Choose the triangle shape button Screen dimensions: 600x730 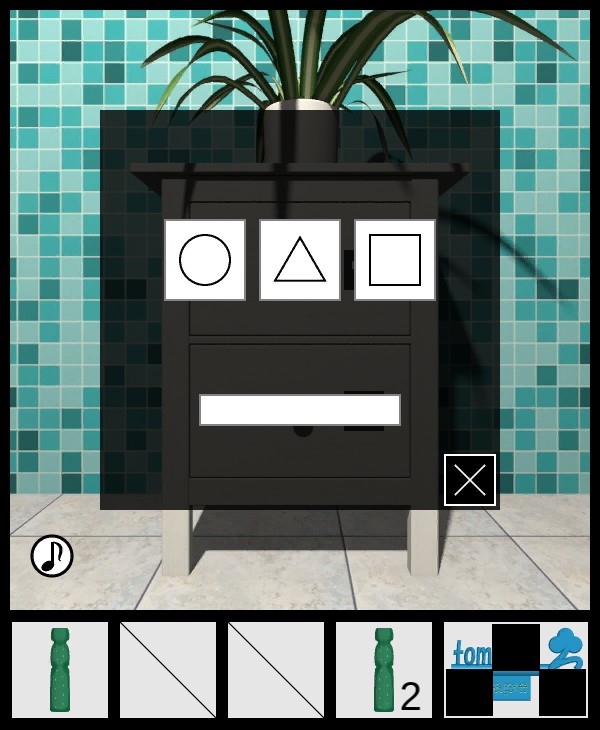click(x=300, y=260)
